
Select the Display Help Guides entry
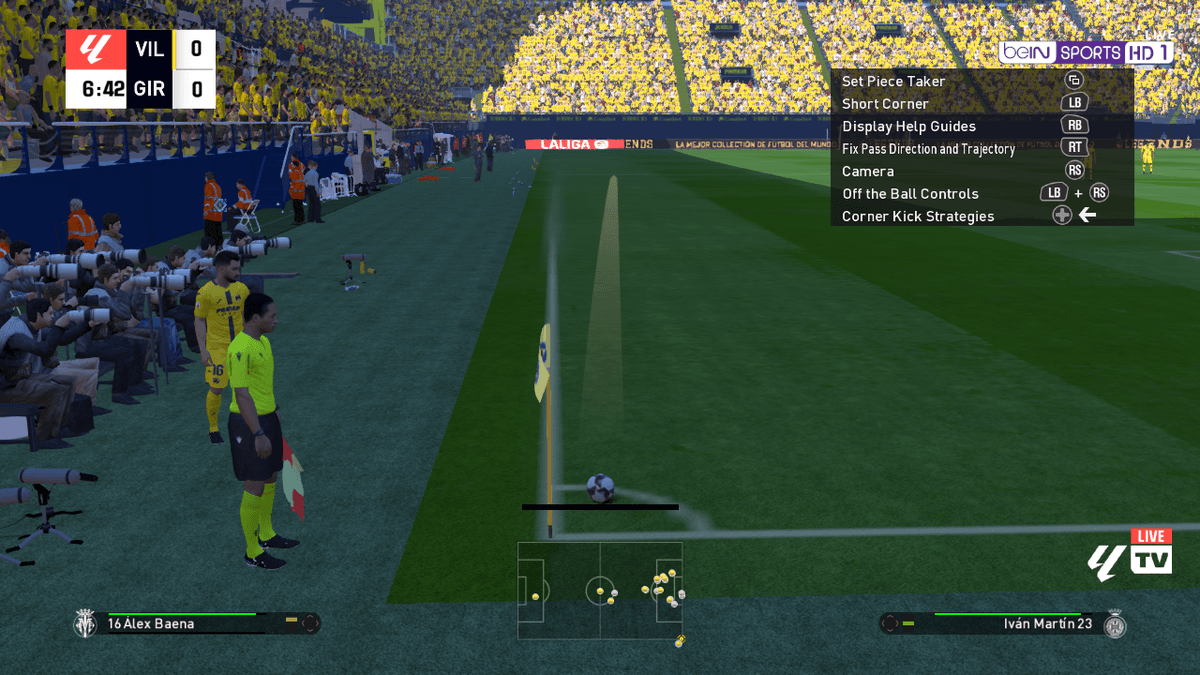click(x=908, y=126)
